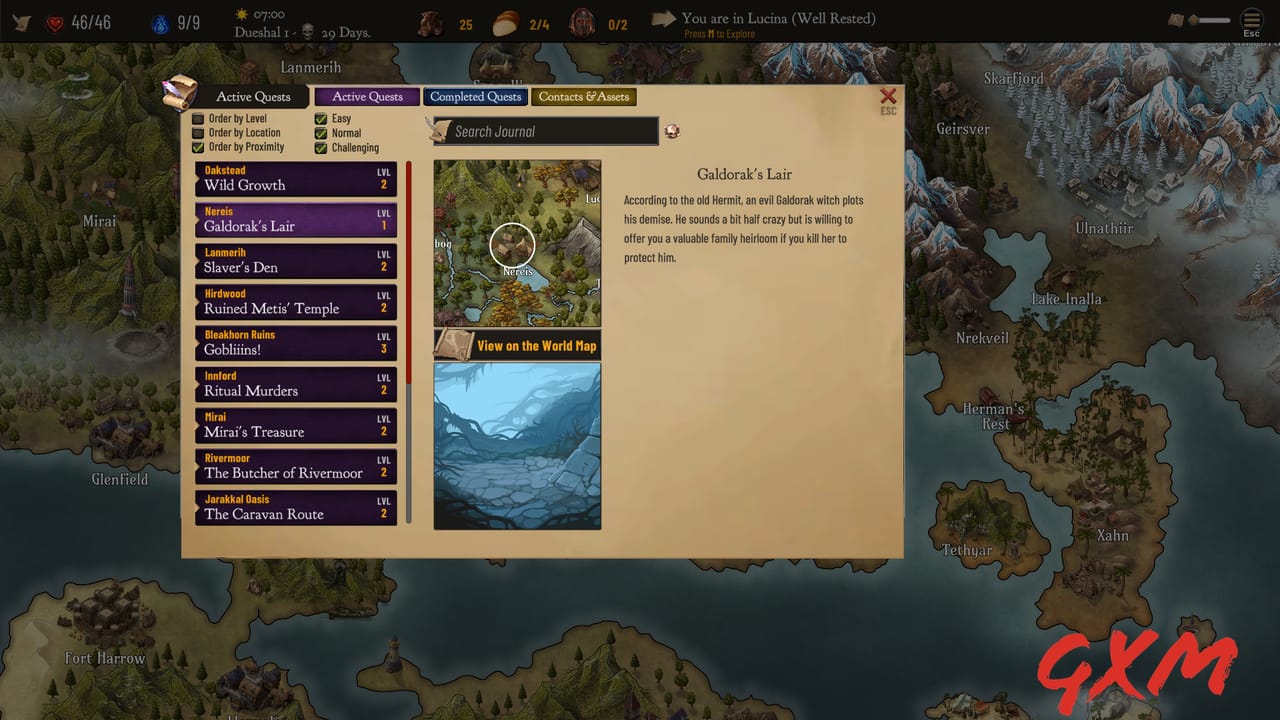The image size is (1280, 720).
Task: Disable the Easy difficulty filter
Action: (x=321, y=118)
